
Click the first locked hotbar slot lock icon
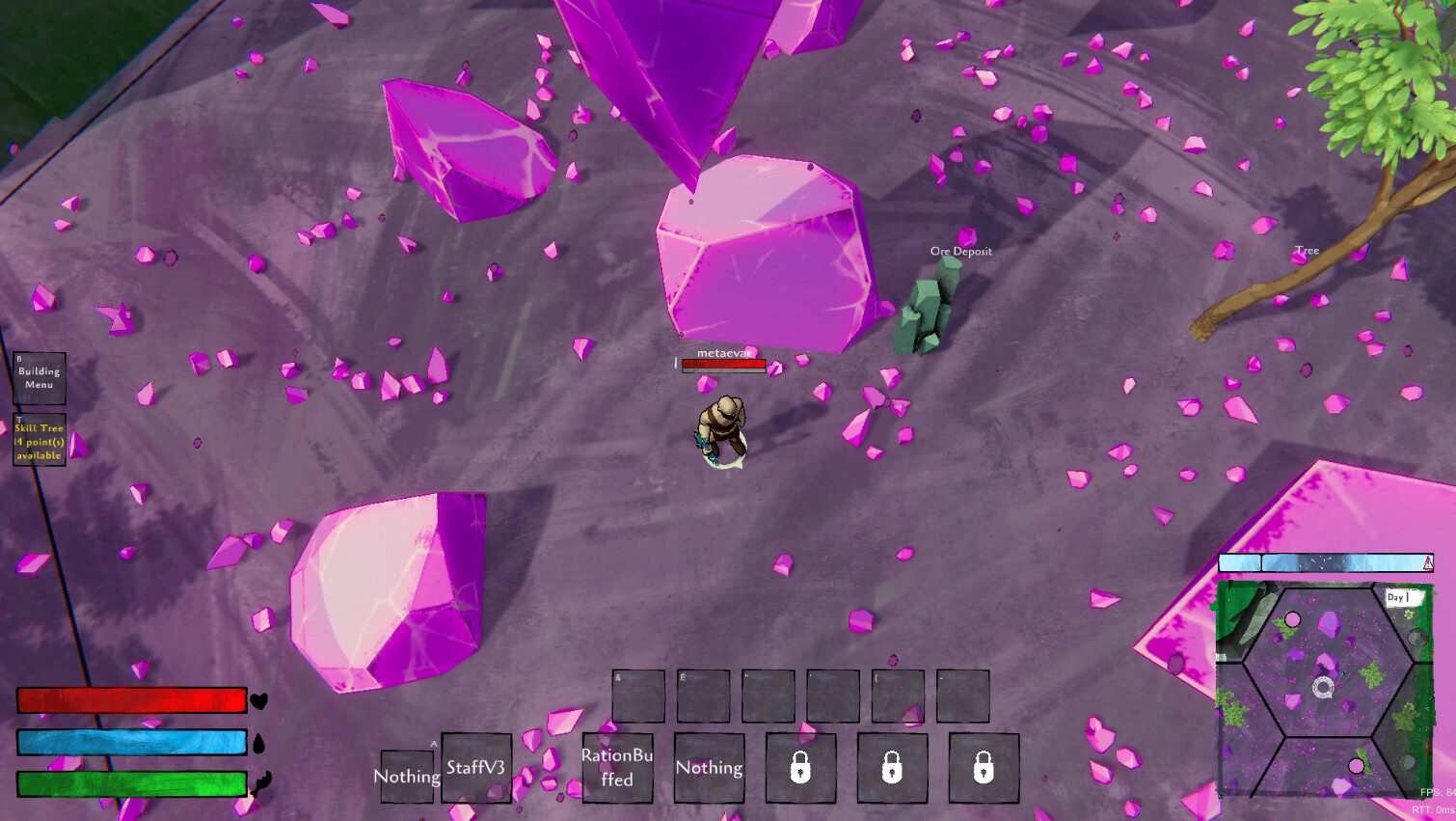[x=801, y=767]
